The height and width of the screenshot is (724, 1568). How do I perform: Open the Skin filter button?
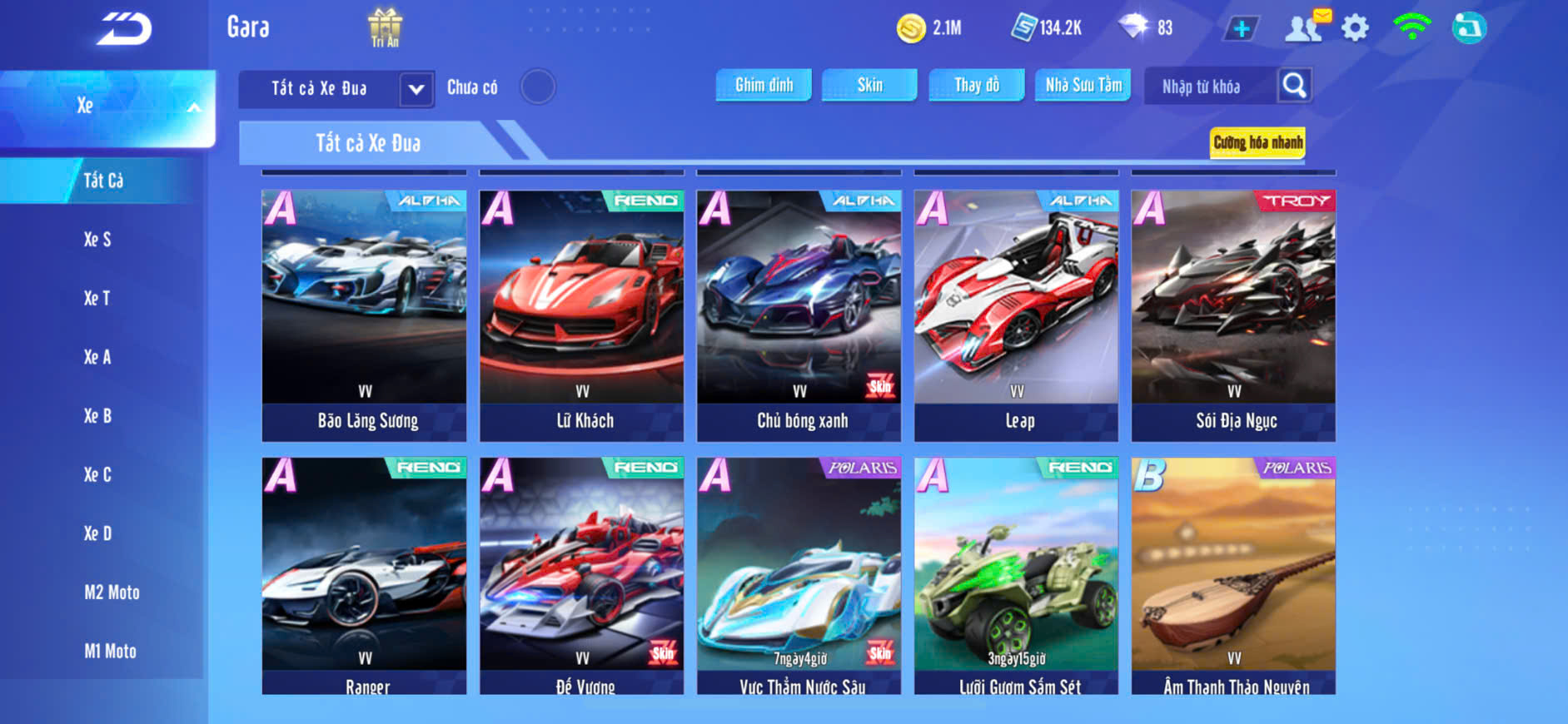point(869,85)
